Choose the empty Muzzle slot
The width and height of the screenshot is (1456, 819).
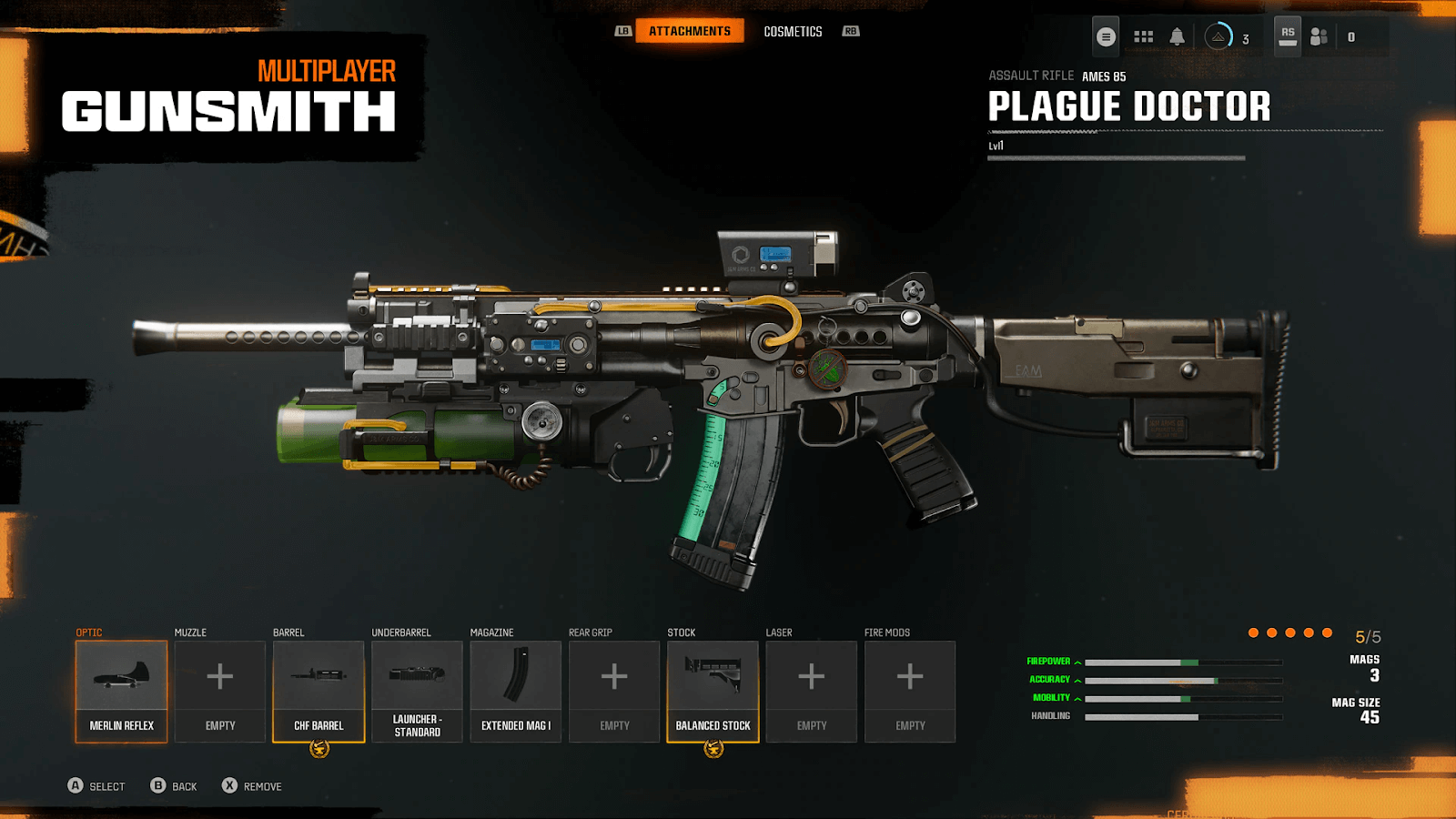pyautogui.click(x=220, y=691)
